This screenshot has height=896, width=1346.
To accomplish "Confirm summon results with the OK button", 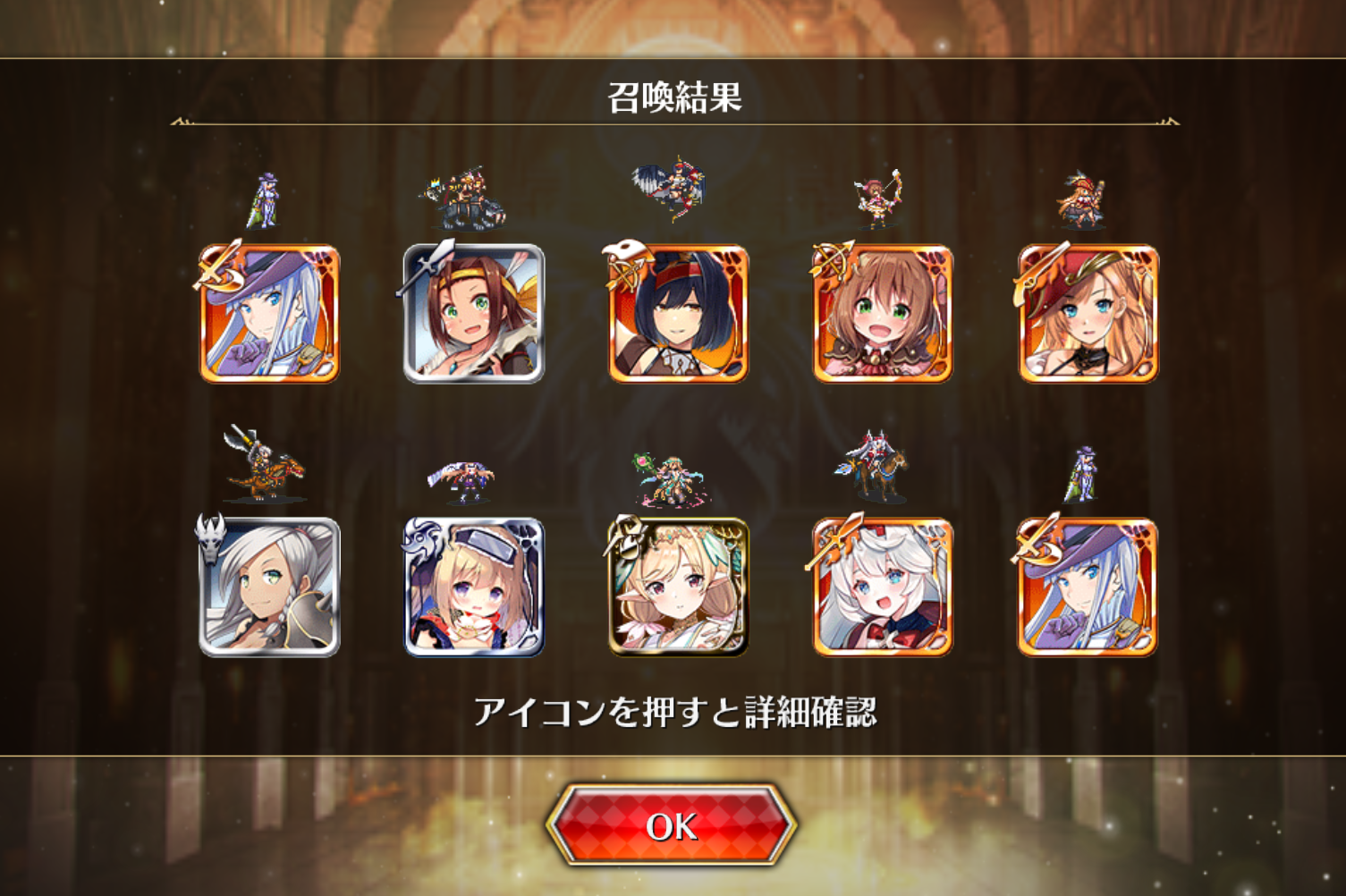I will [x=672, y=826].
